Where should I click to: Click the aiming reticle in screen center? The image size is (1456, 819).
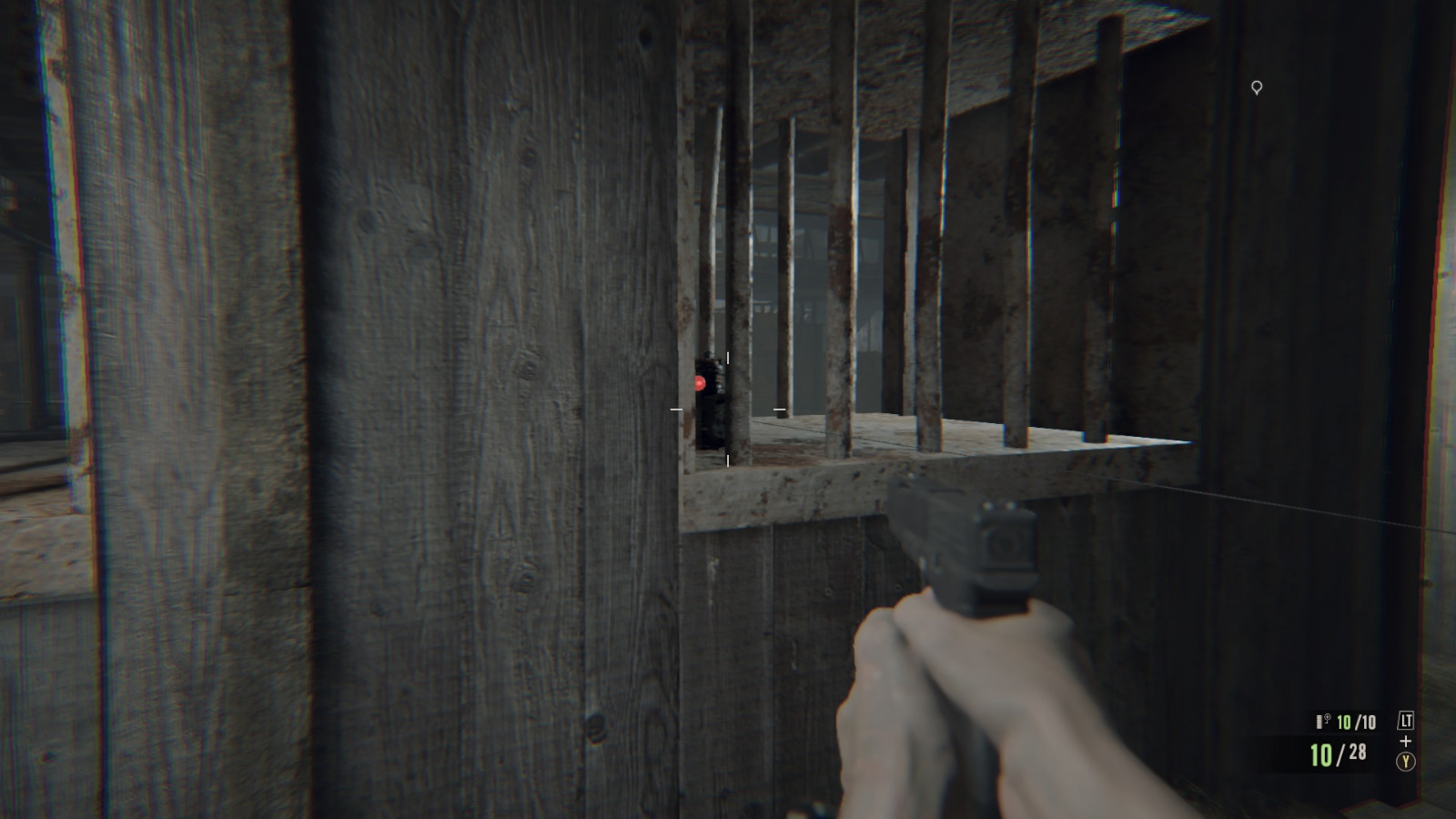728,409
